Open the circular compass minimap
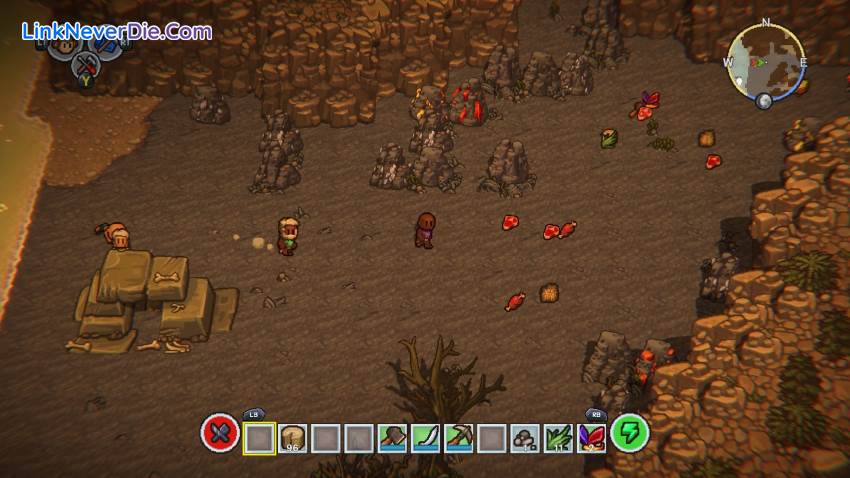 click(x=766, y=62)
